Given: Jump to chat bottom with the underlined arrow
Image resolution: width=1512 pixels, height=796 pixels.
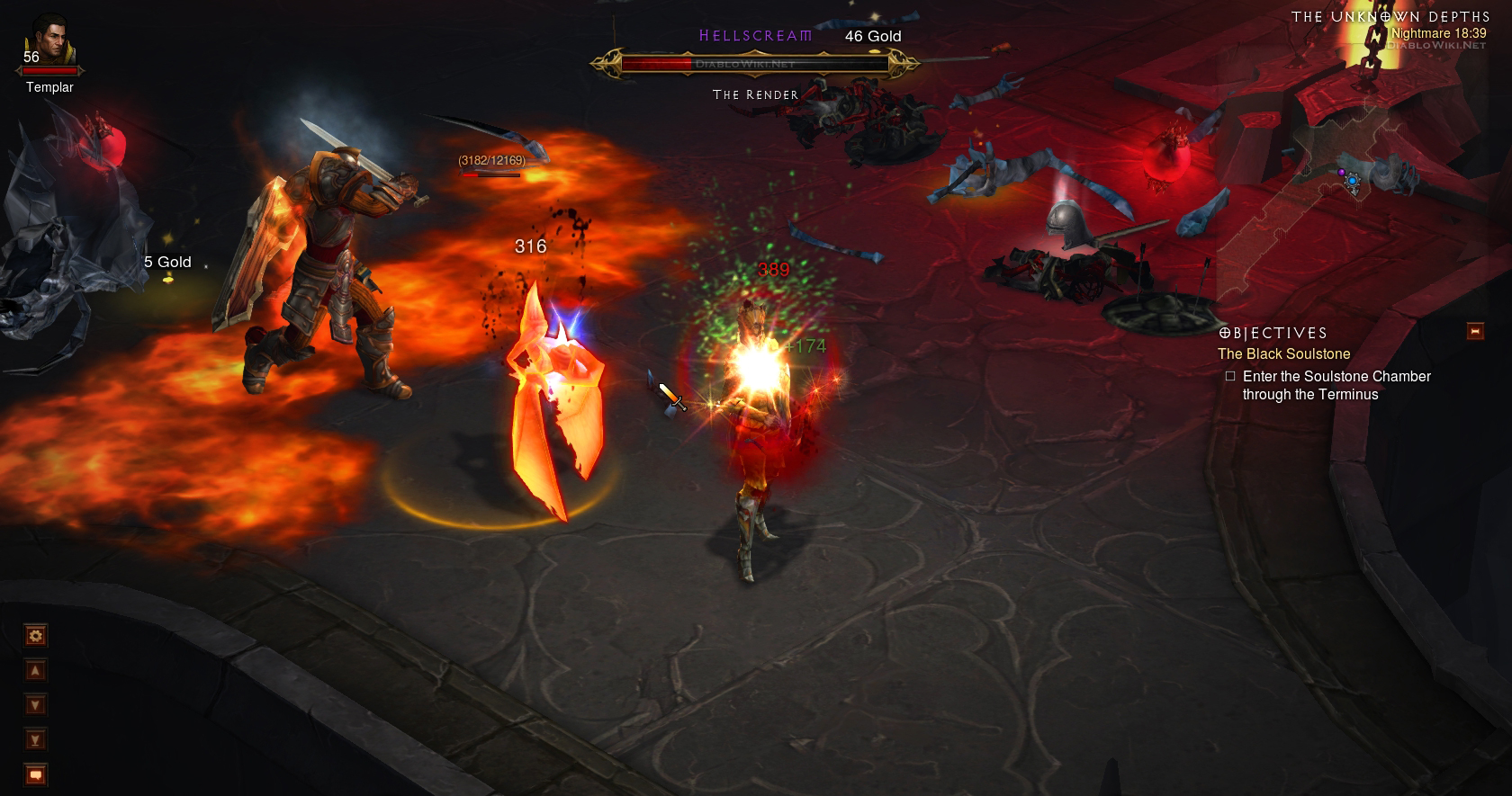Looking at the screenshot, I should [35, 740].
